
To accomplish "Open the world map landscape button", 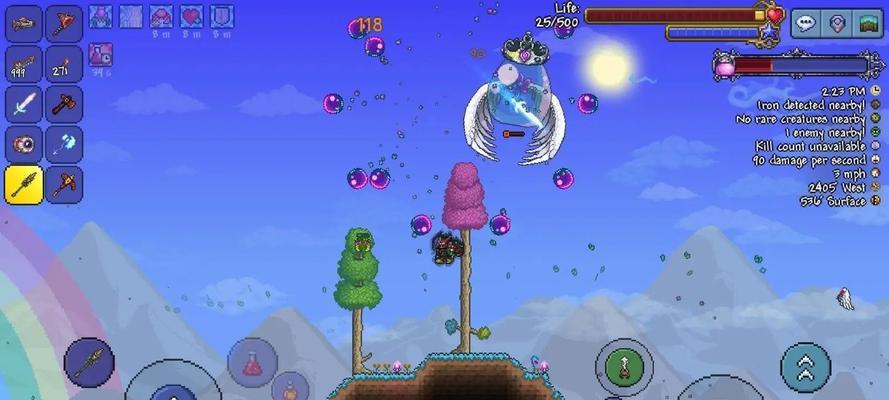I will click(868, 24).
